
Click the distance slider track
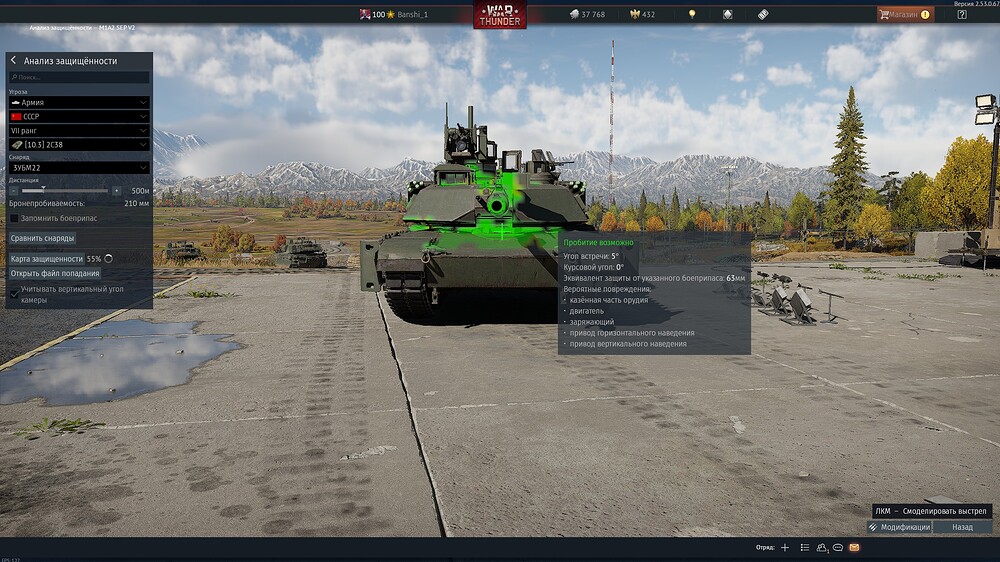65,190
